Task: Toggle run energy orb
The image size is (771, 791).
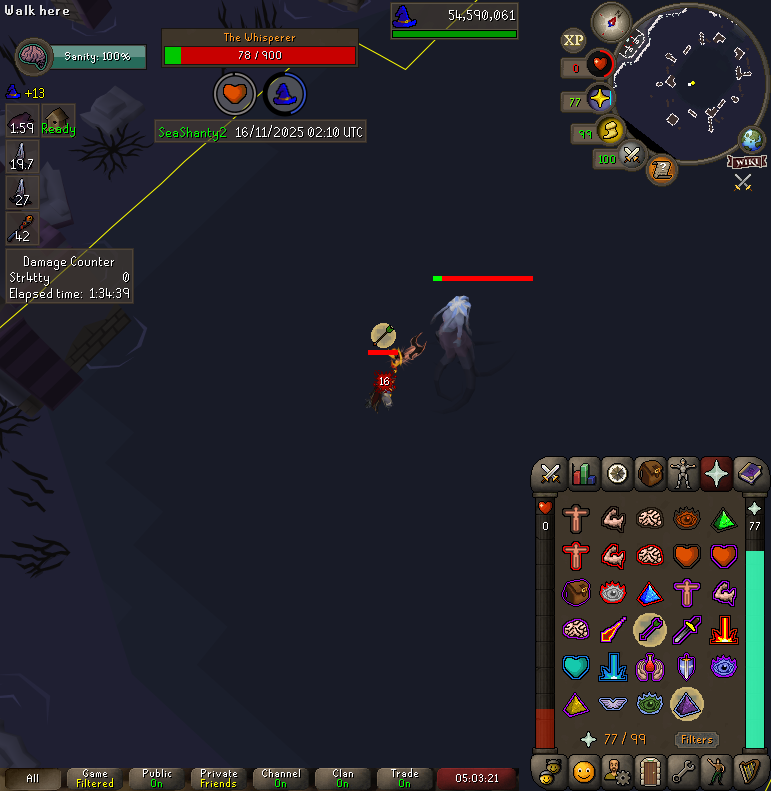Action: coord(609,130)
